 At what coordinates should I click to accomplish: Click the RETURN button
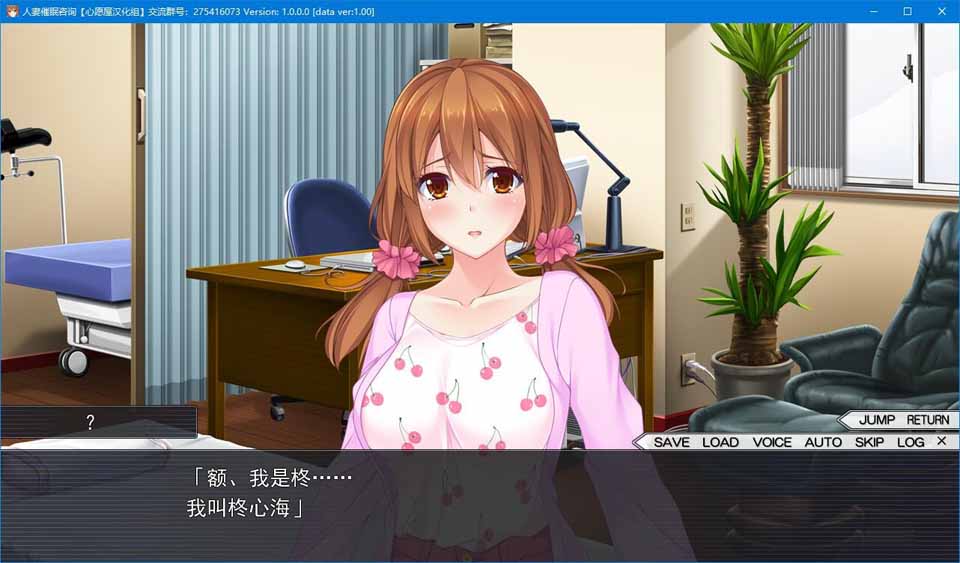pos(928,420)
